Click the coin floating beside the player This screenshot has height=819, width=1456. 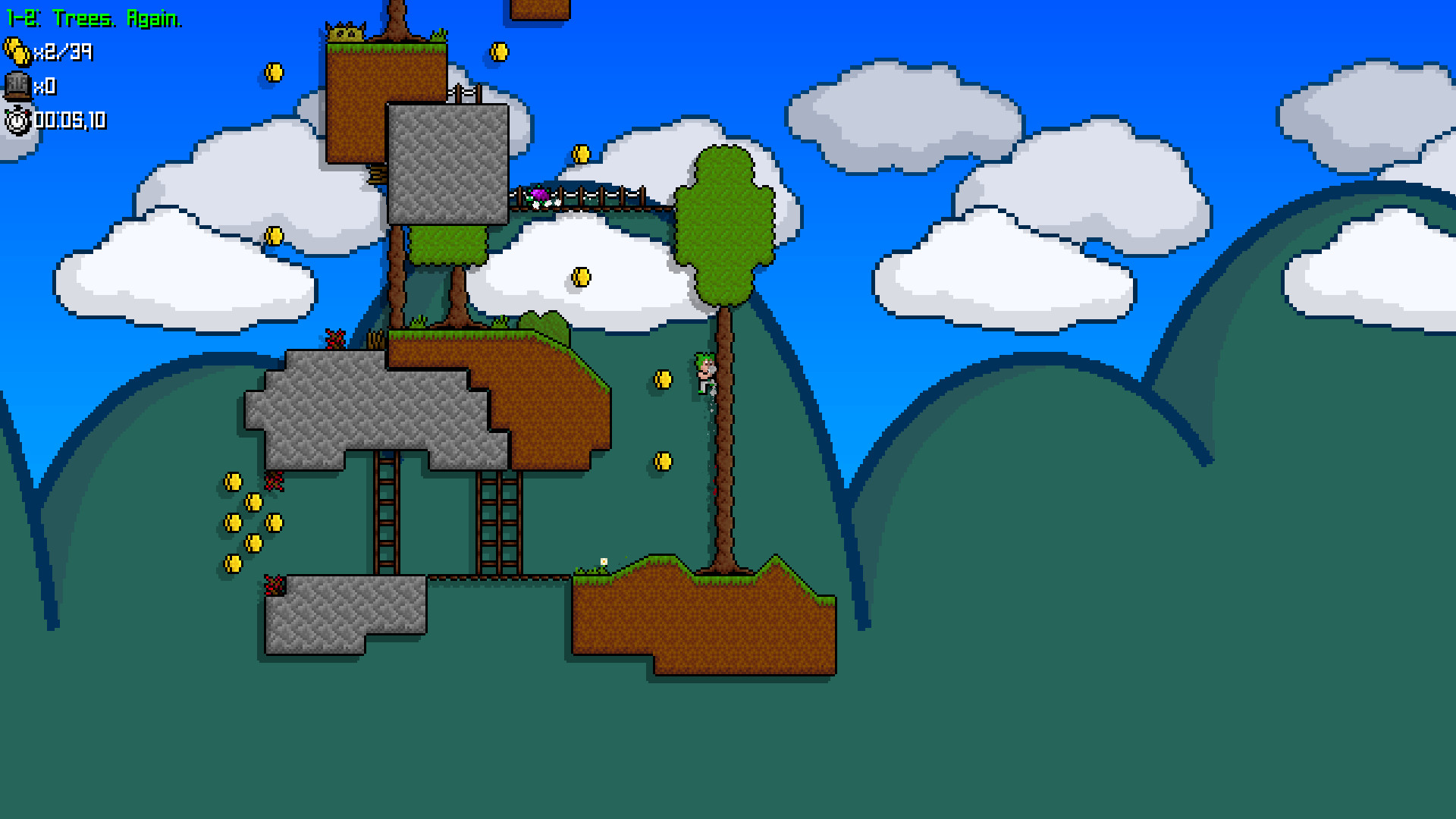661,379
